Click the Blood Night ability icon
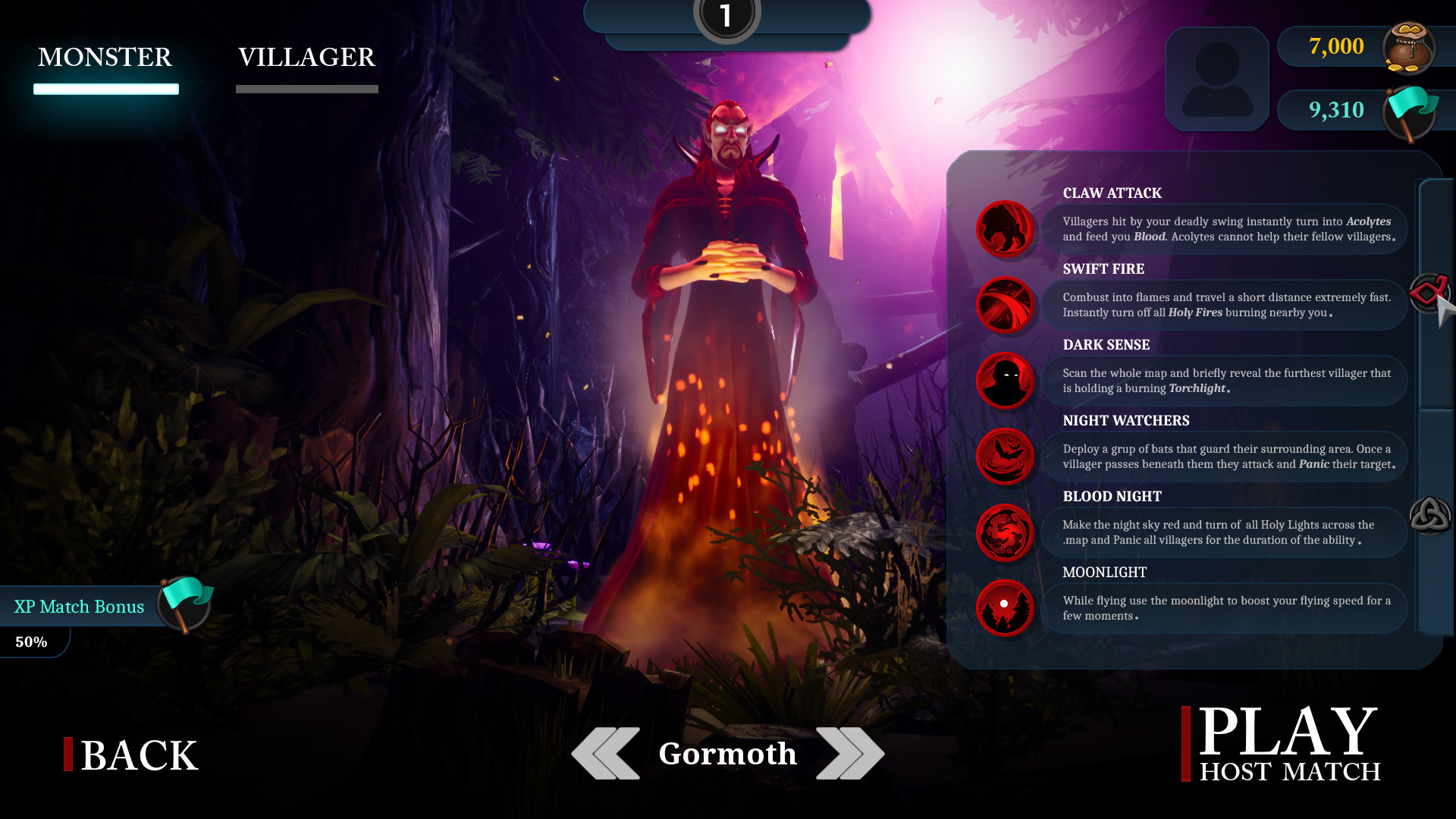1456x819 pixels. (1005, 533)
